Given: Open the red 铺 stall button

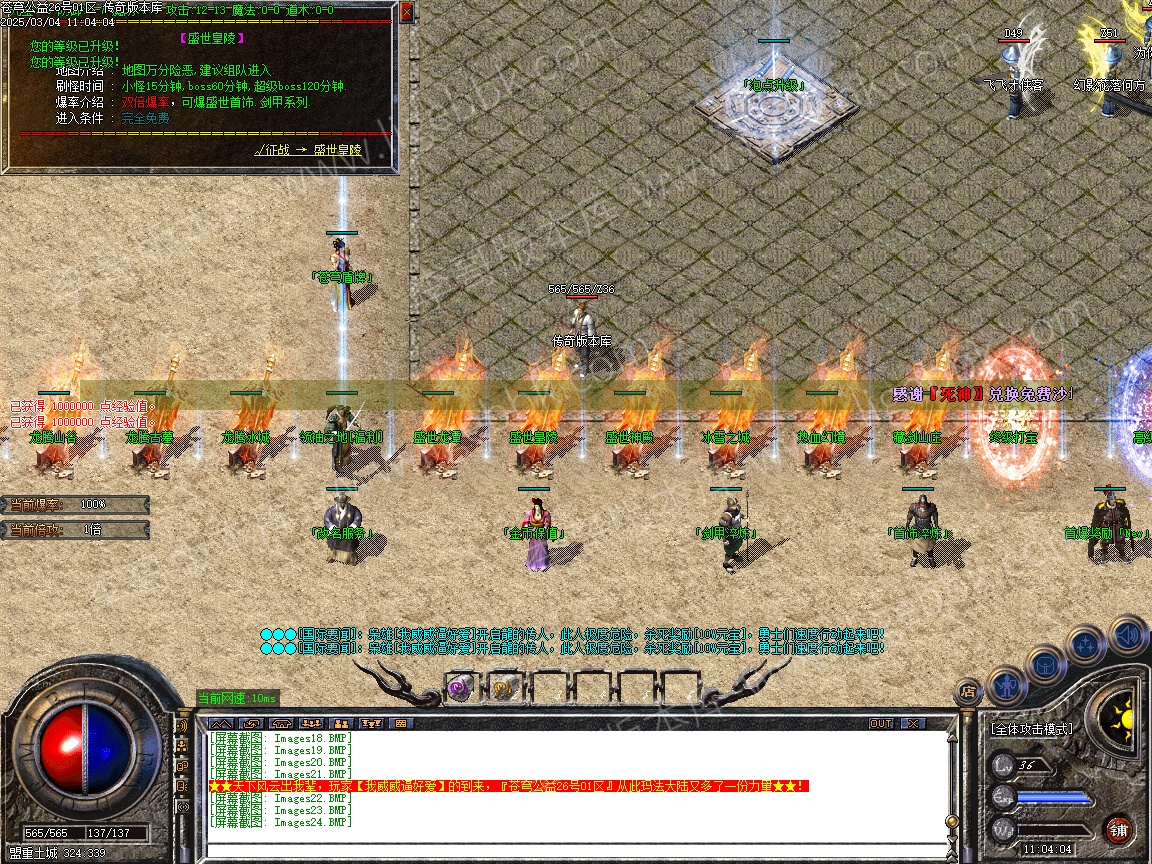Looking at the screenshot, I should (x=1119, y=829).
